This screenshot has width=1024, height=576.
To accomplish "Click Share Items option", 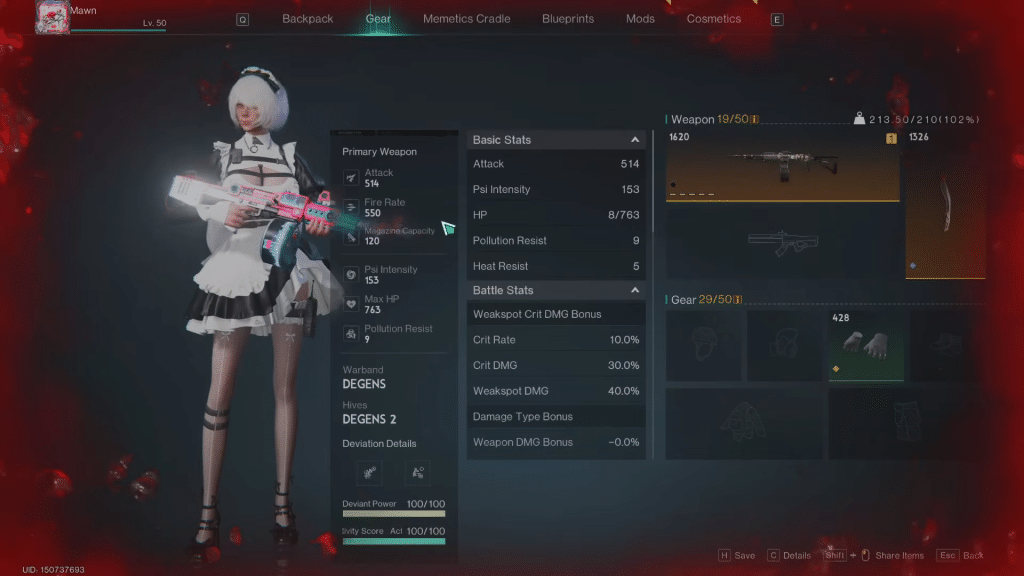I will coord(898,555).
